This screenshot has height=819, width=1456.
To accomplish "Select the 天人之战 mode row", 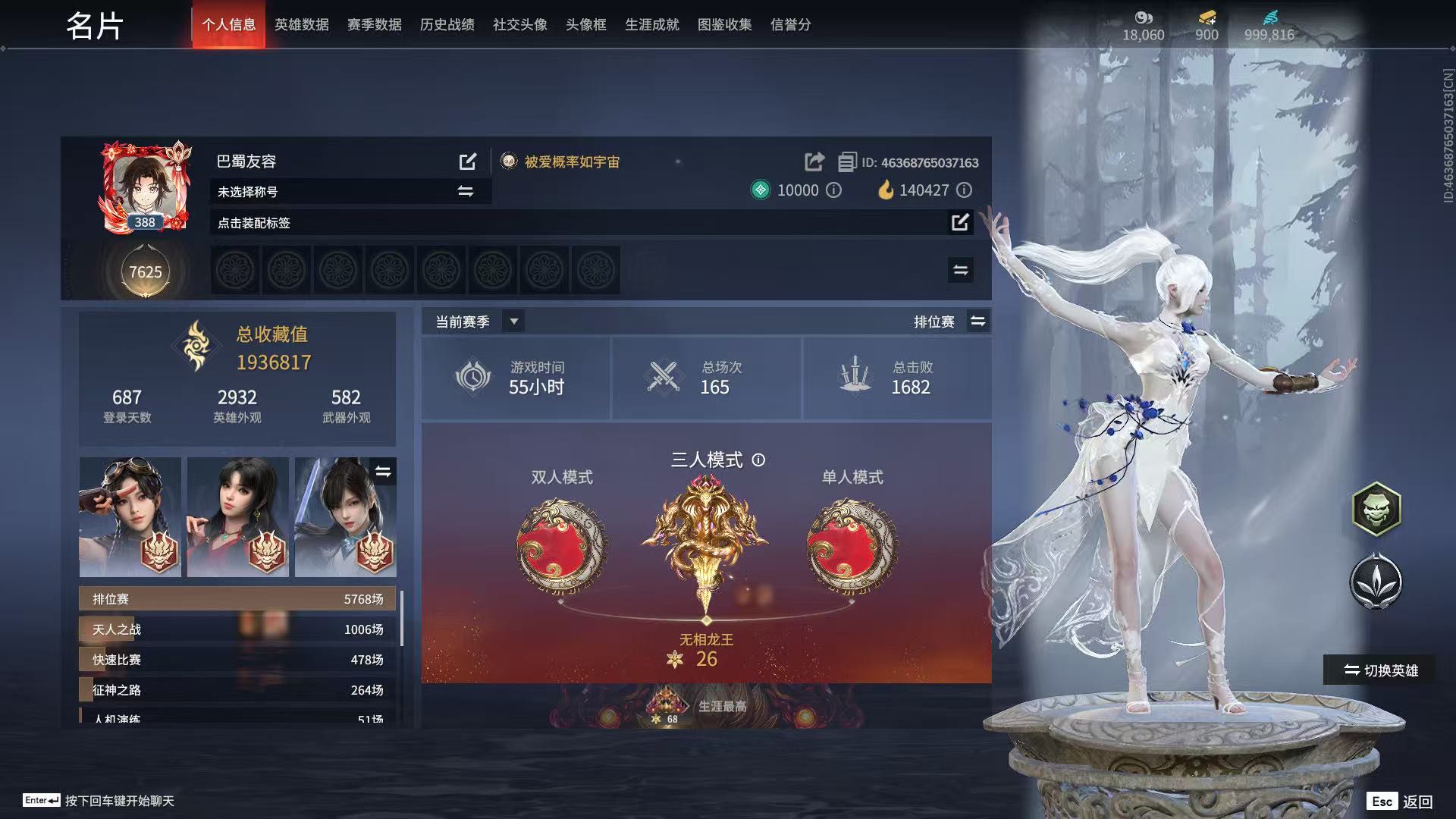I will tap(237, 629).
